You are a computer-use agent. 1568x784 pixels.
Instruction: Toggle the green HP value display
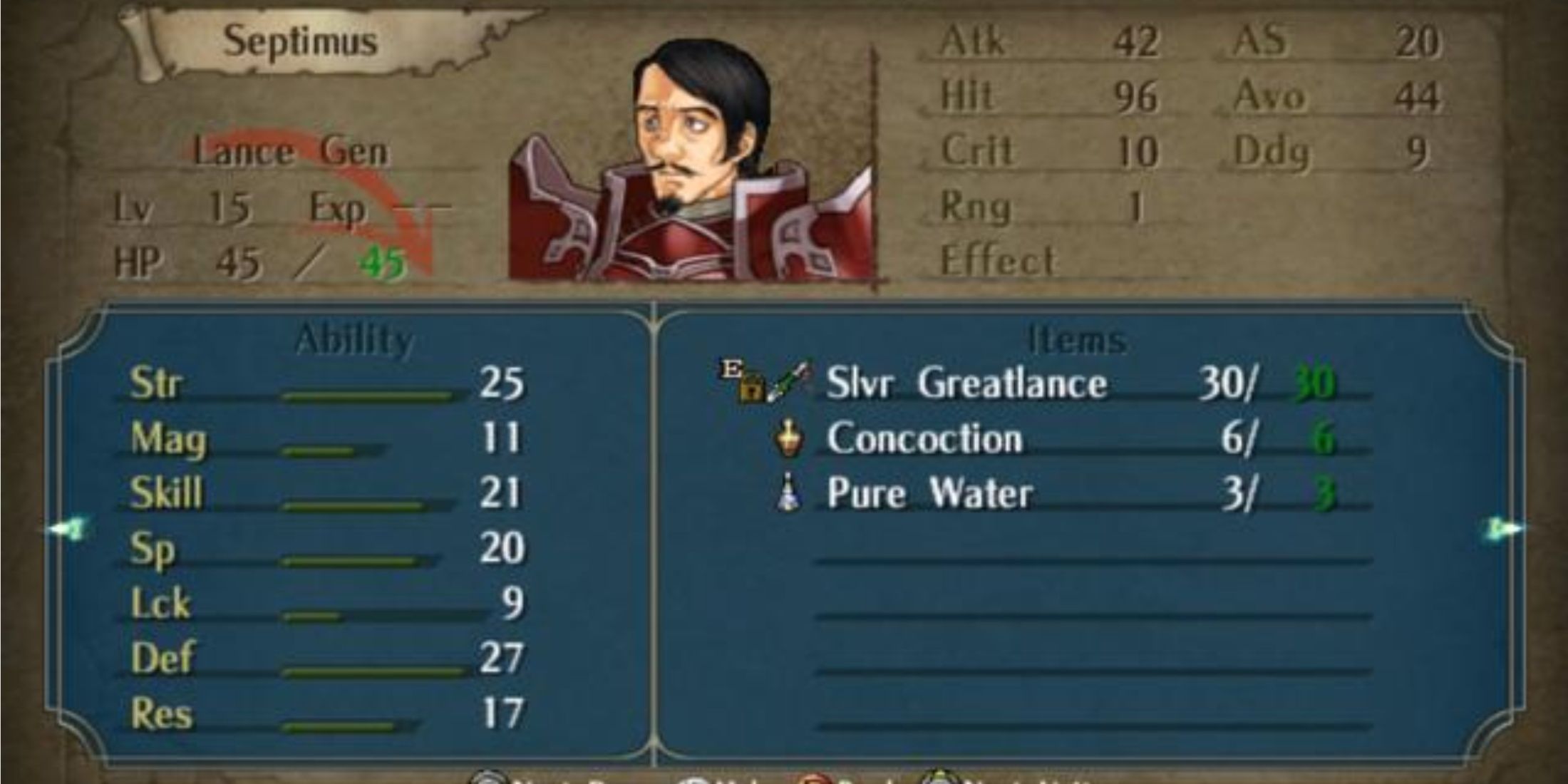tap(385, 264)
